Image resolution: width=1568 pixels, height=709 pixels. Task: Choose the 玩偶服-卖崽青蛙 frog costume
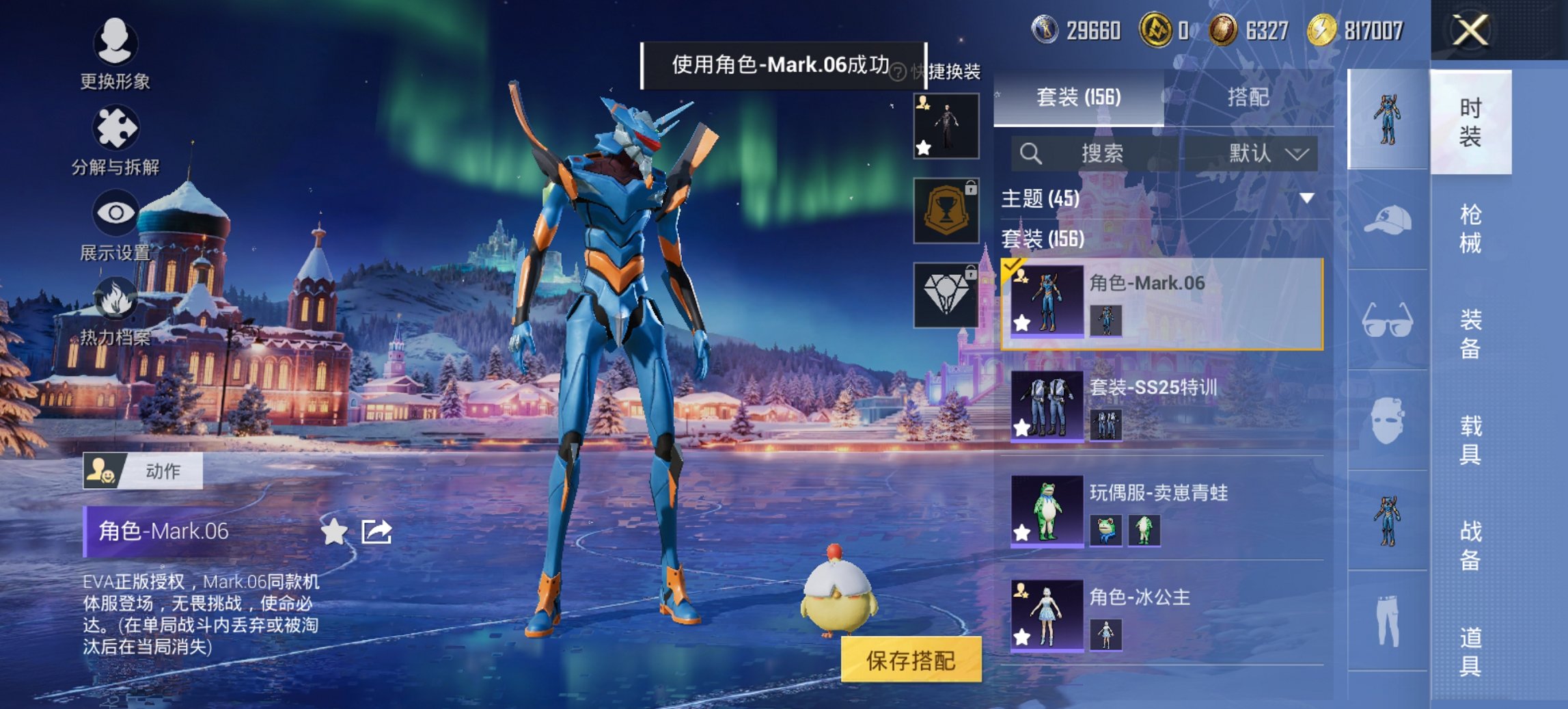point(1161,511)
